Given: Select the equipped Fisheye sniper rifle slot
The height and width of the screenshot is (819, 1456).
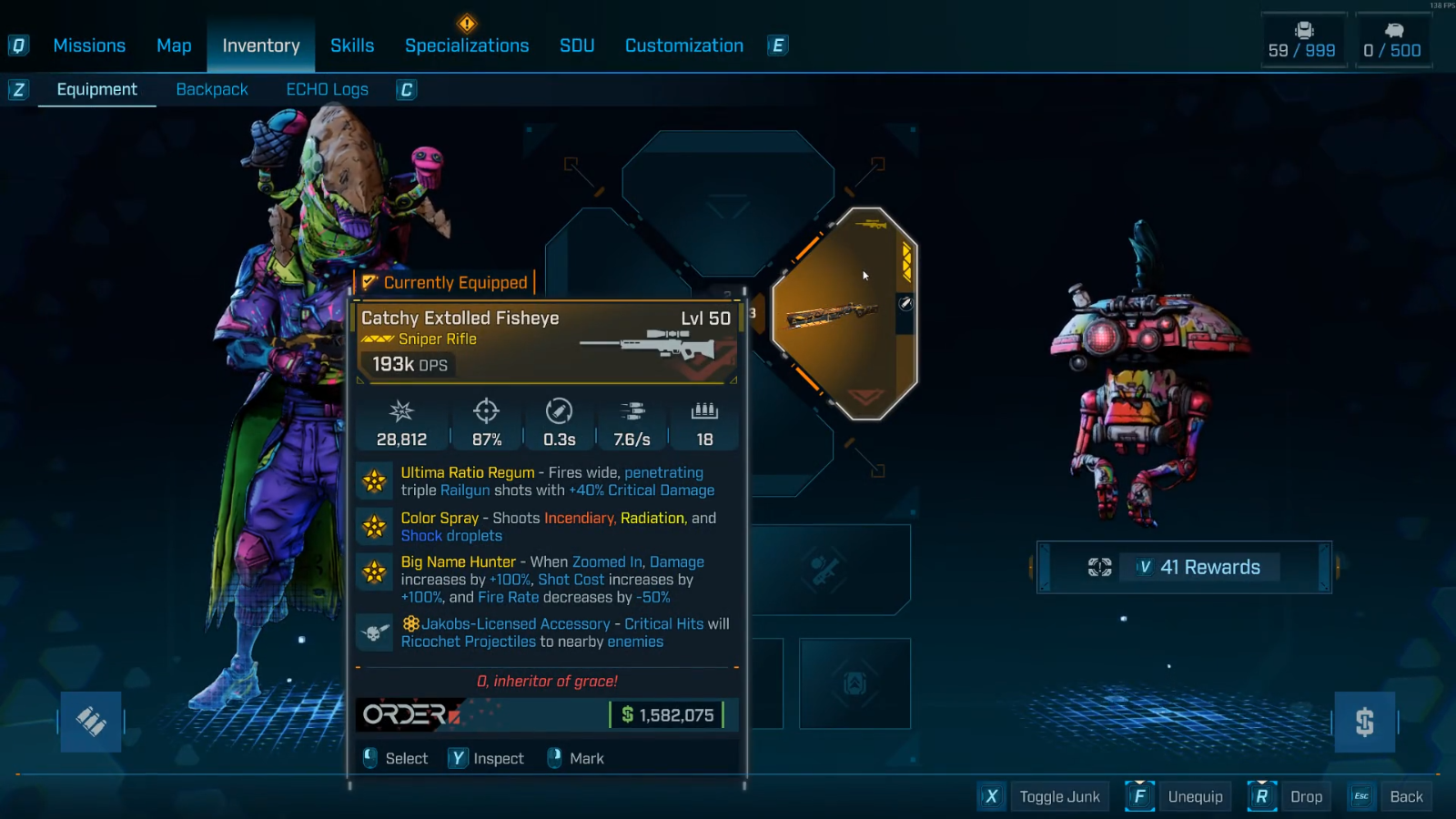Looking at the screenshot, I should (x=843, y=314).
